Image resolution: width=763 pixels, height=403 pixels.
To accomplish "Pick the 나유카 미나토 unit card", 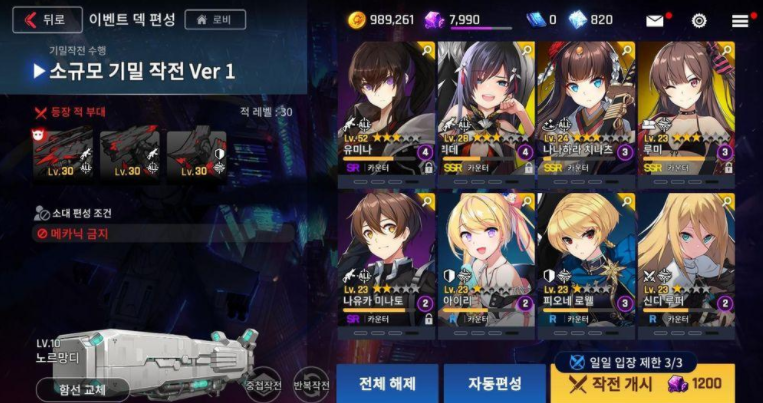I will [385, 258].
